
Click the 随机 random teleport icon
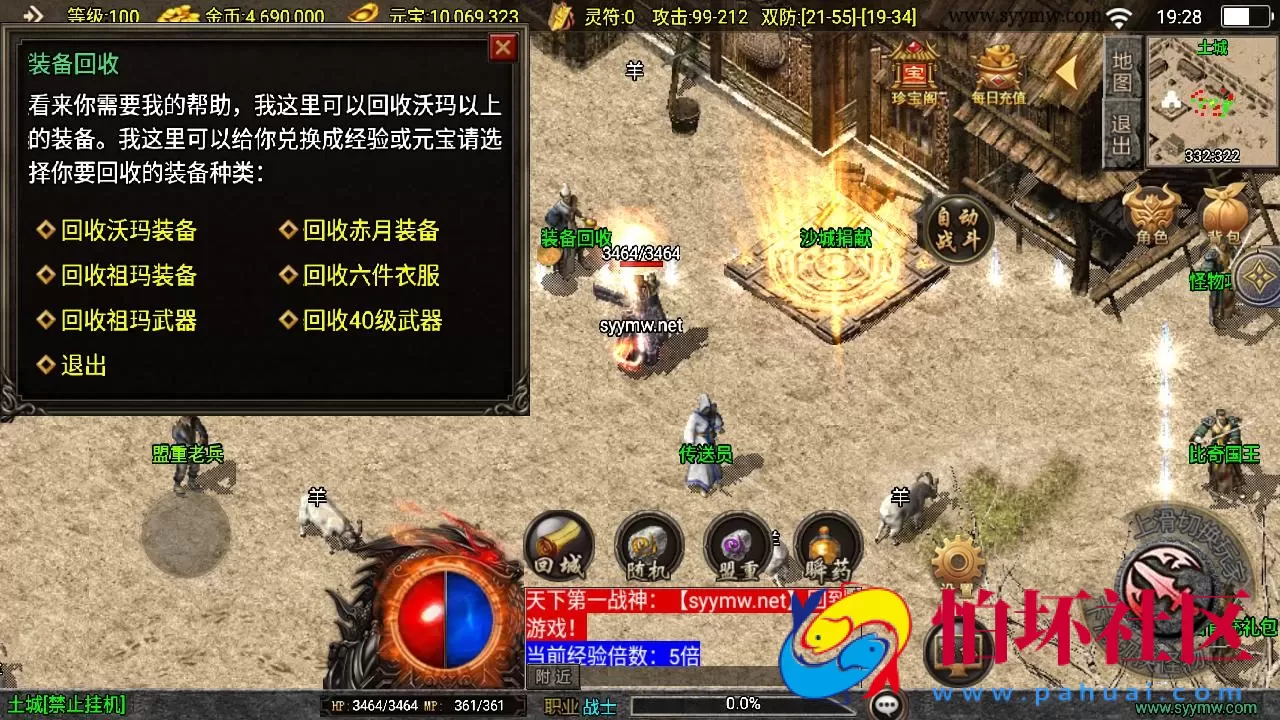tap(648, 546)
